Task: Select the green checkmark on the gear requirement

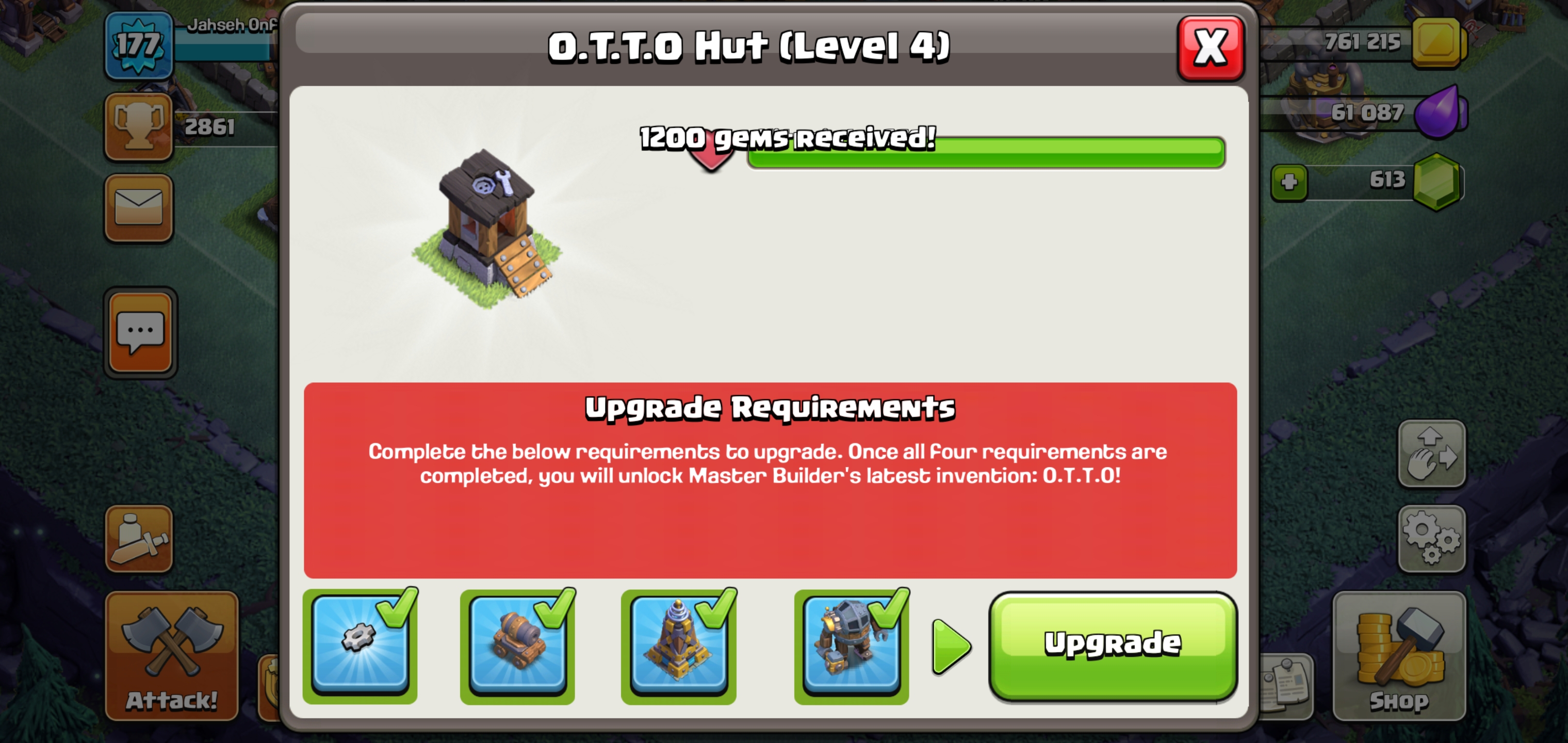Action: click(397, 609)
